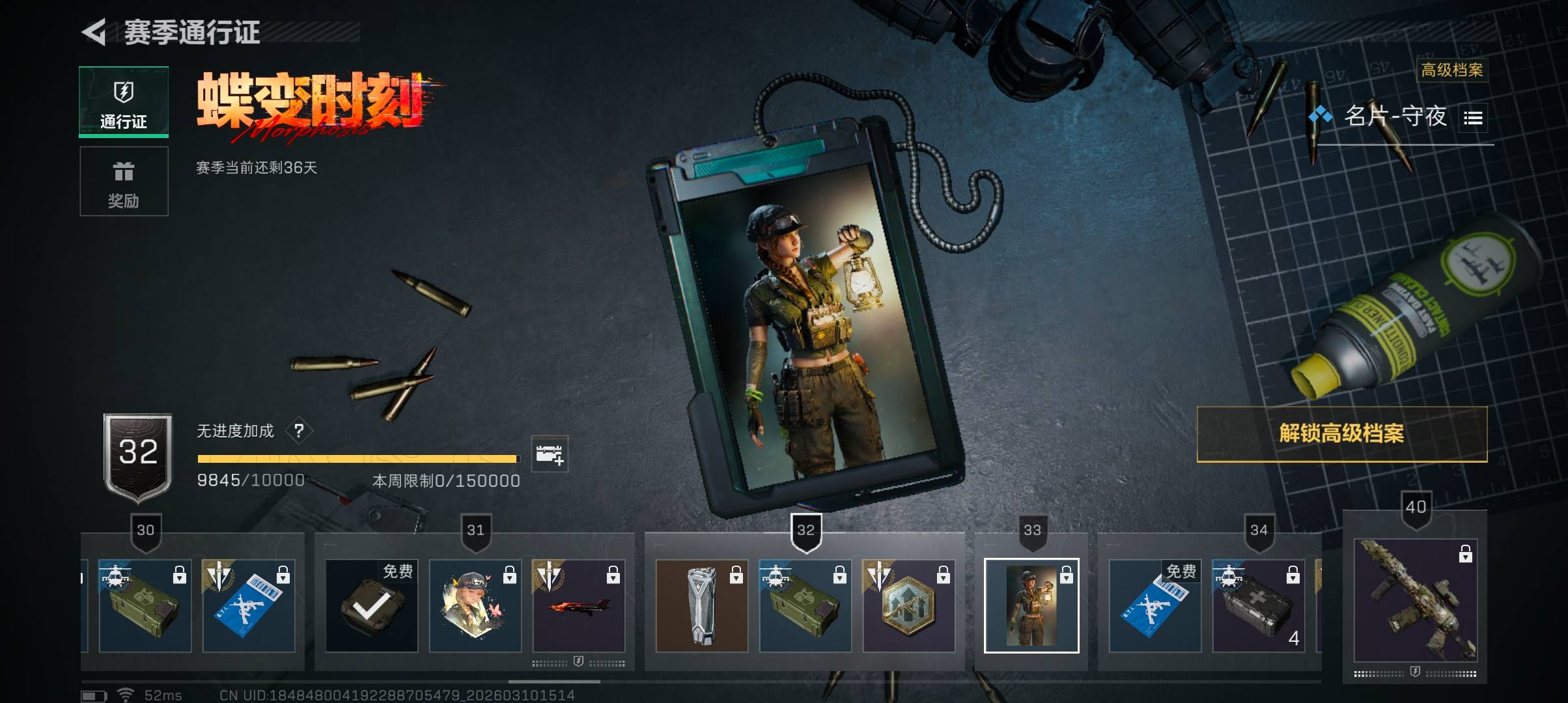Click the 解锁高级档案 unlock button
1568x703 pixels.
tap(1341, 434)
